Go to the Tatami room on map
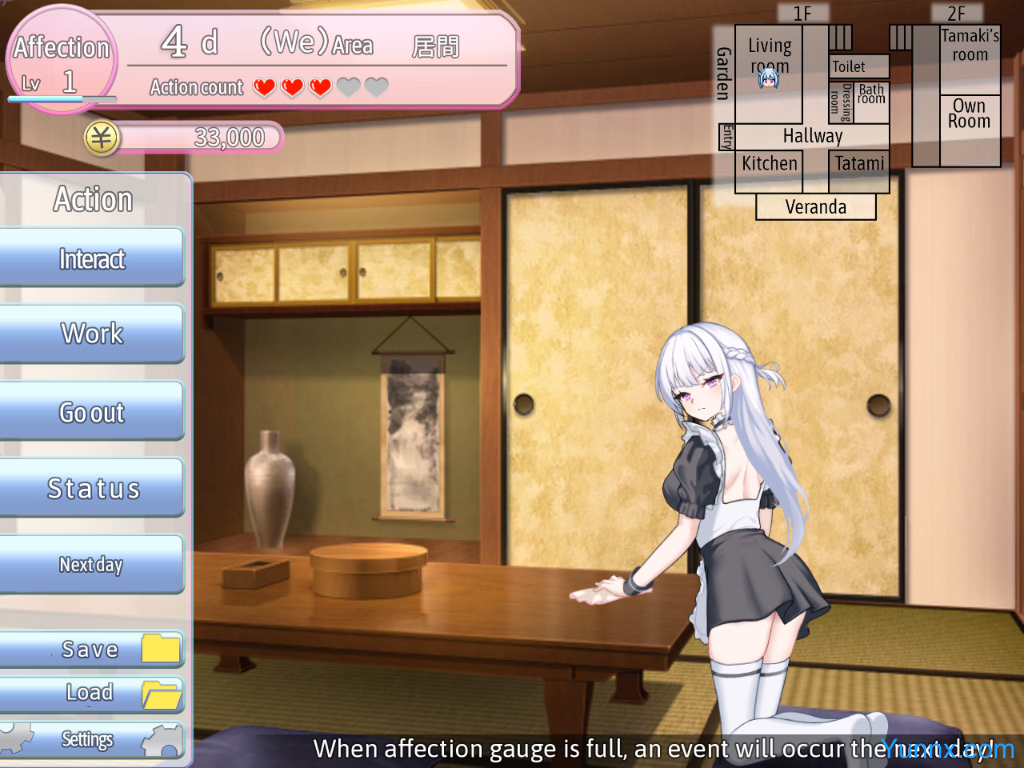The height and width of the screenshot is (768, 1024). coord(859,164)
